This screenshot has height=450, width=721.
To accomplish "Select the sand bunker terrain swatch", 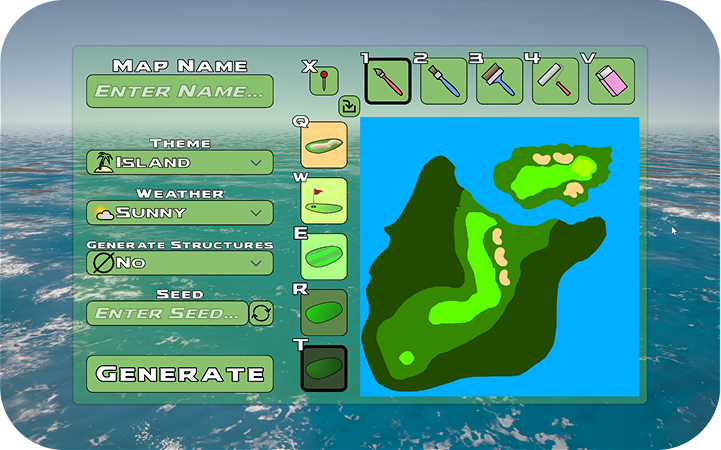I will [324, 145].
